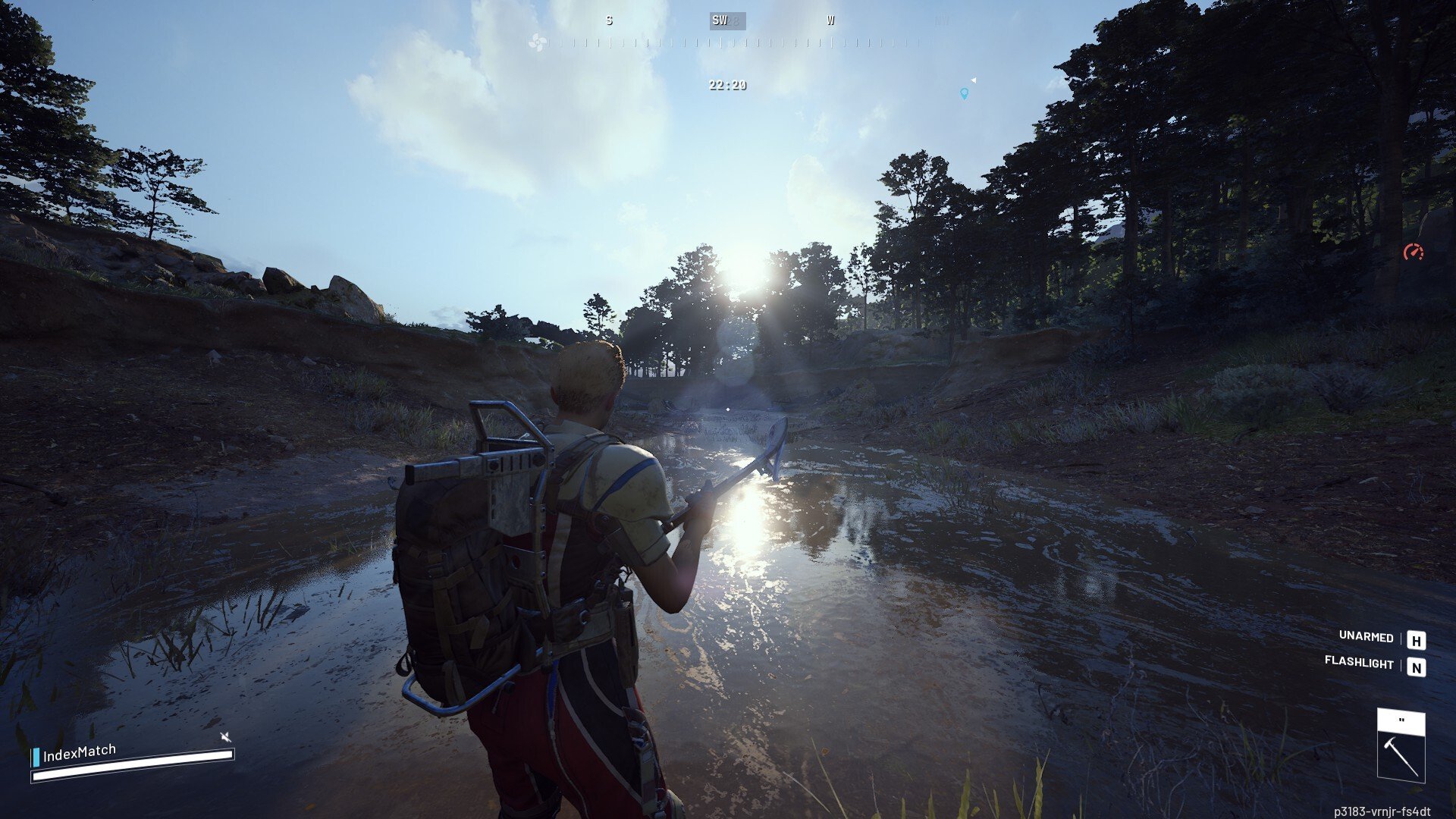Viewport: 1456px width, 819px height.
Task: Click the red speedometer gauge icon
Action: tap(1414, 252)
